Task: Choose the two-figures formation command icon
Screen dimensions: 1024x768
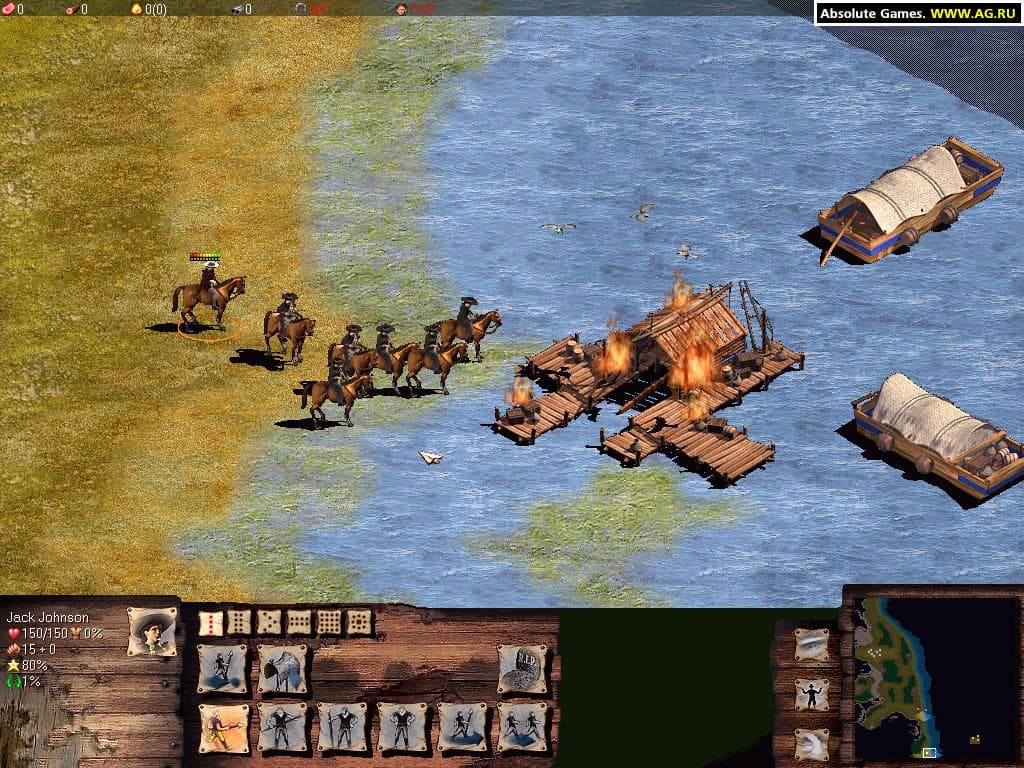Action: click(x=522, y=727)
